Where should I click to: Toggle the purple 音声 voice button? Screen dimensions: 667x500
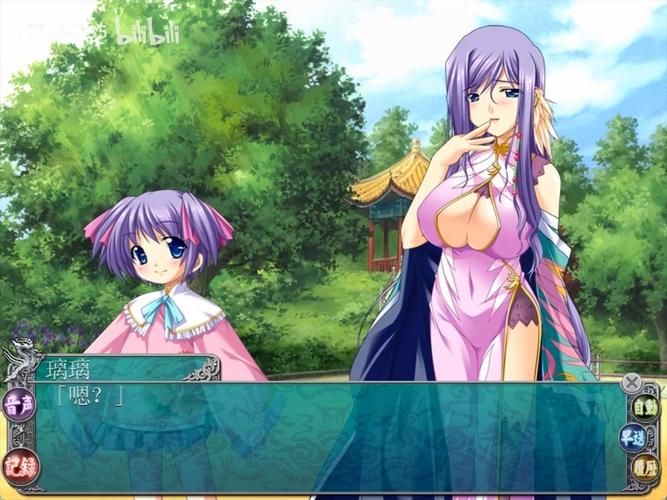point(19,405)
